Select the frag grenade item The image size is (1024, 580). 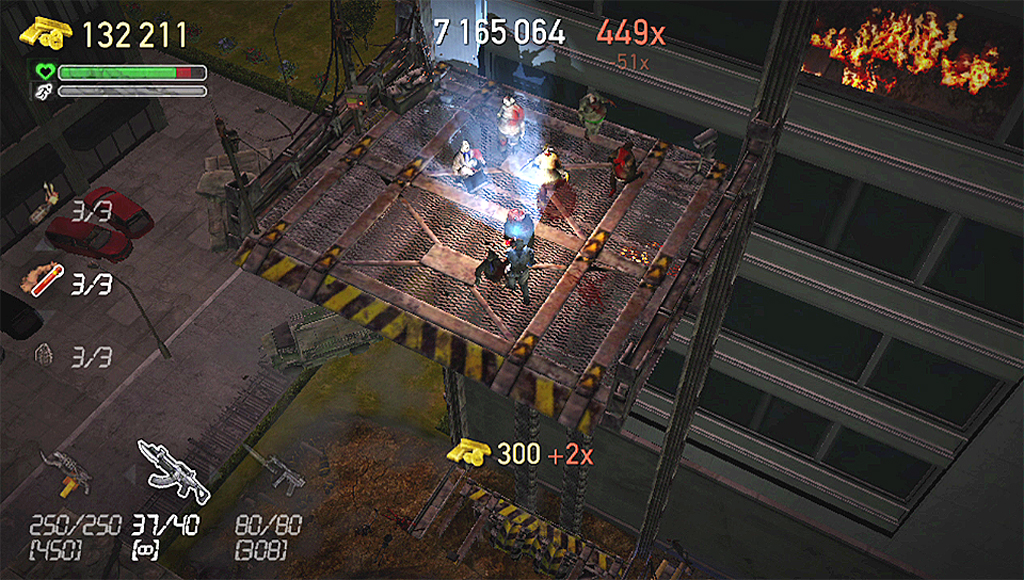tap(43, 354)
